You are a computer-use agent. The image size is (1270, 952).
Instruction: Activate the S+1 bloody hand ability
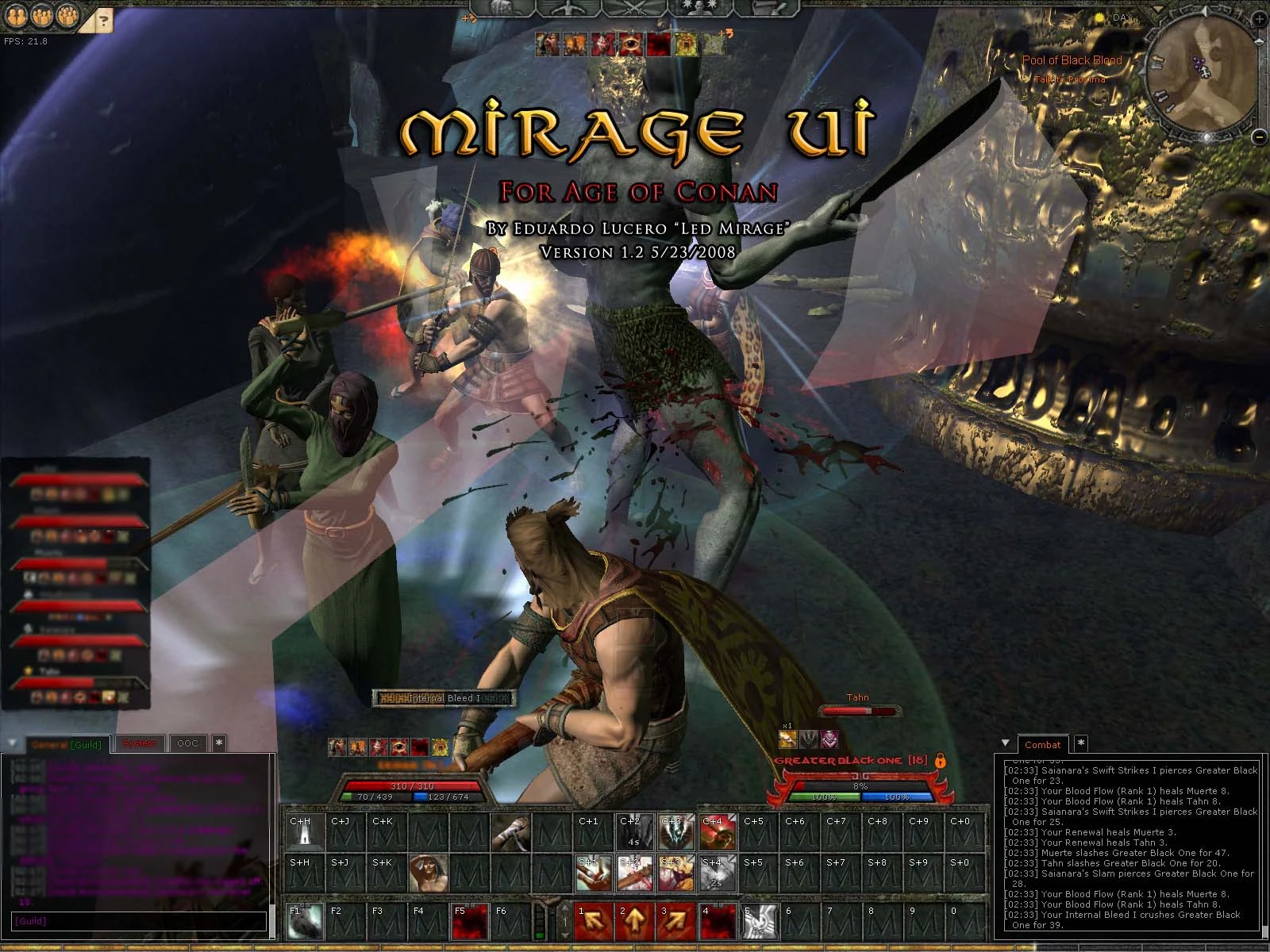(593, 873)
